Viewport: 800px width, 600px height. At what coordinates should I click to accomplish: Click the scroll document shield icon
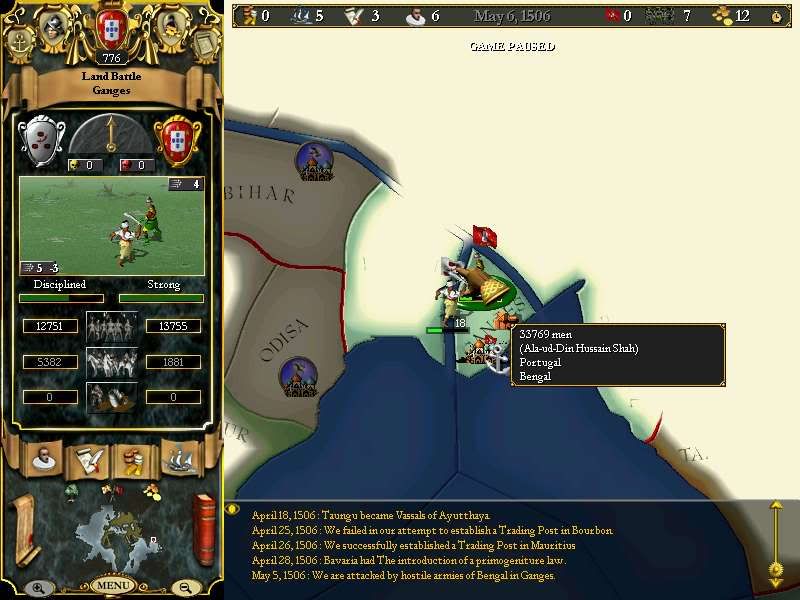pyautogui.click(x=203, y=43)
